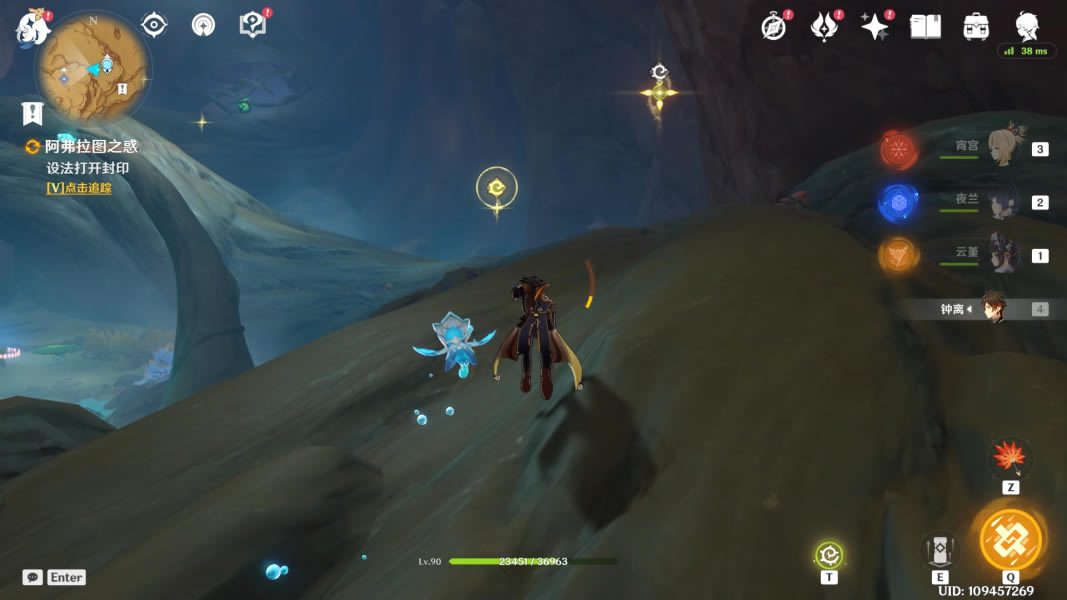Open the chat speech-bubble icon
This screenshot has width=1067, height=600.
pos(33,577)
